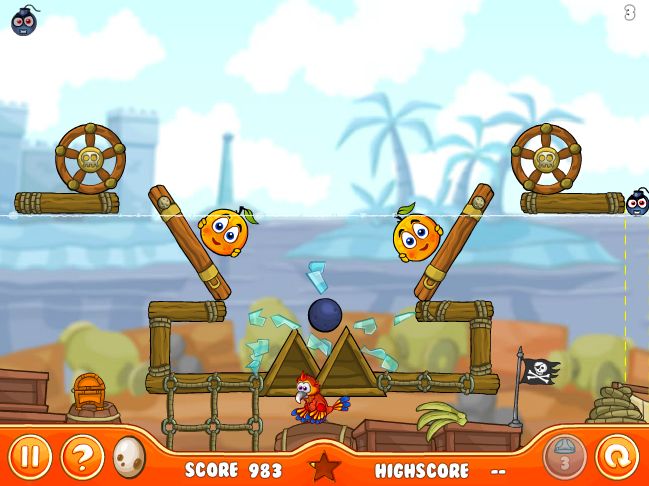Use the helmet power-up button

point(565,457)
